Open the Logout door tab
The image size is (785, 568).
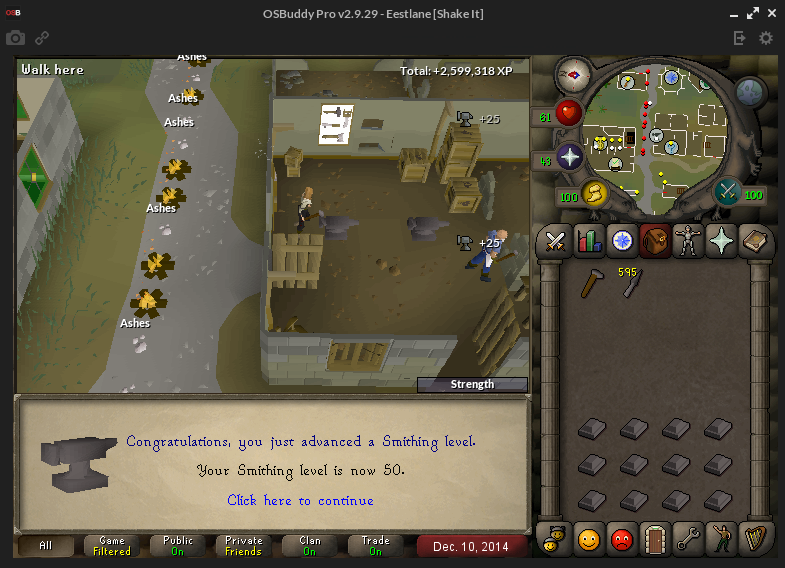pyautogui.click(x=654, y=539)
